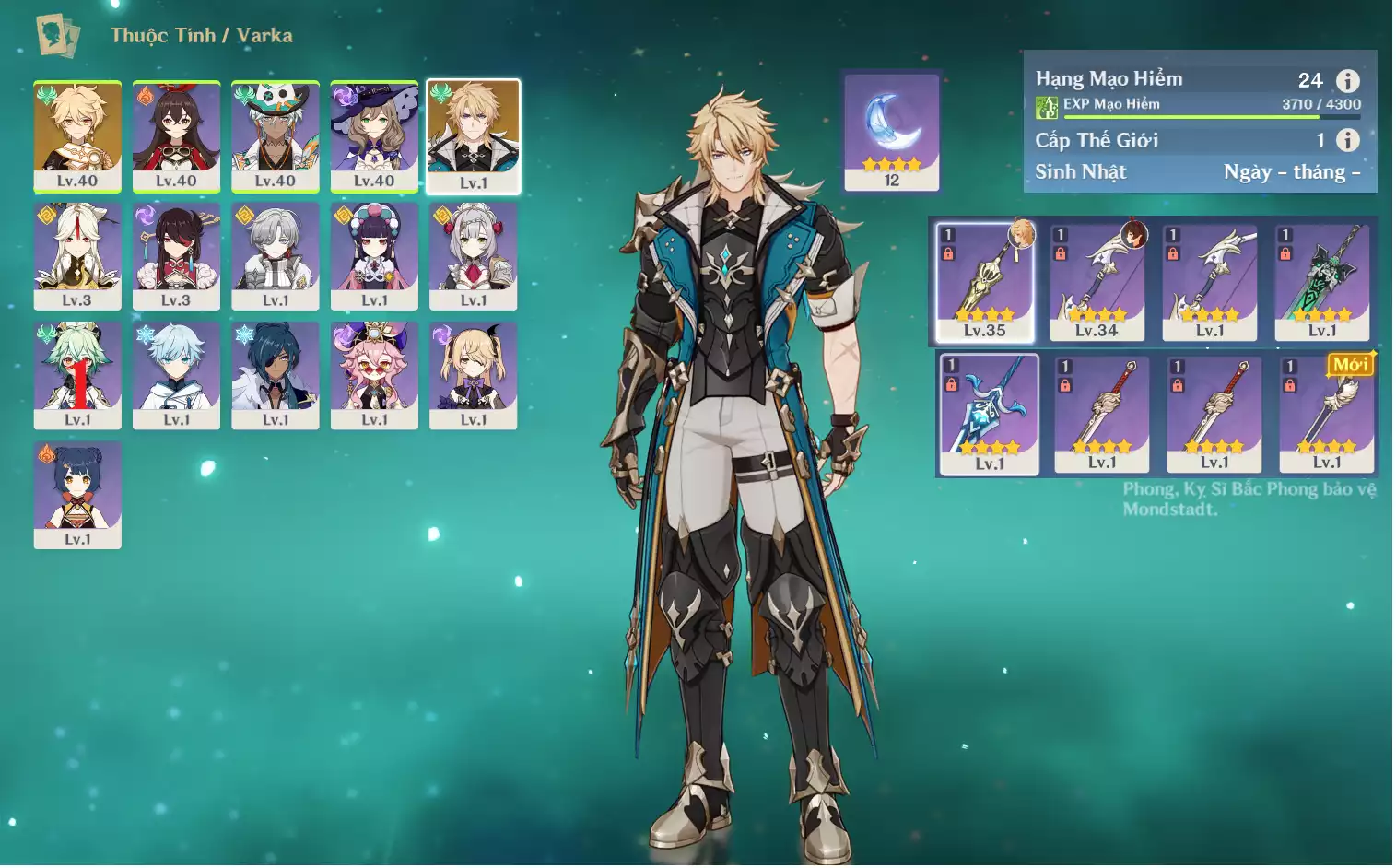Select the Lv.35 sword equipped by Aether
The height and width of the screenshot is (868, 1396).
coord(985,282)
